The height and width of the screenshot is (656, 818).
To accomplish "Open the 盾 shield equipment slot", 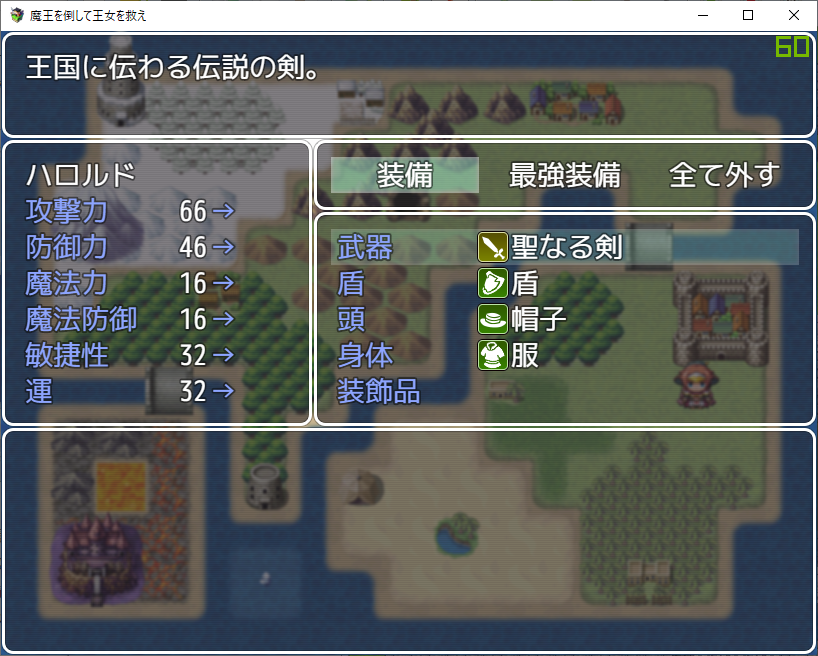I will [x=565, y=283].
